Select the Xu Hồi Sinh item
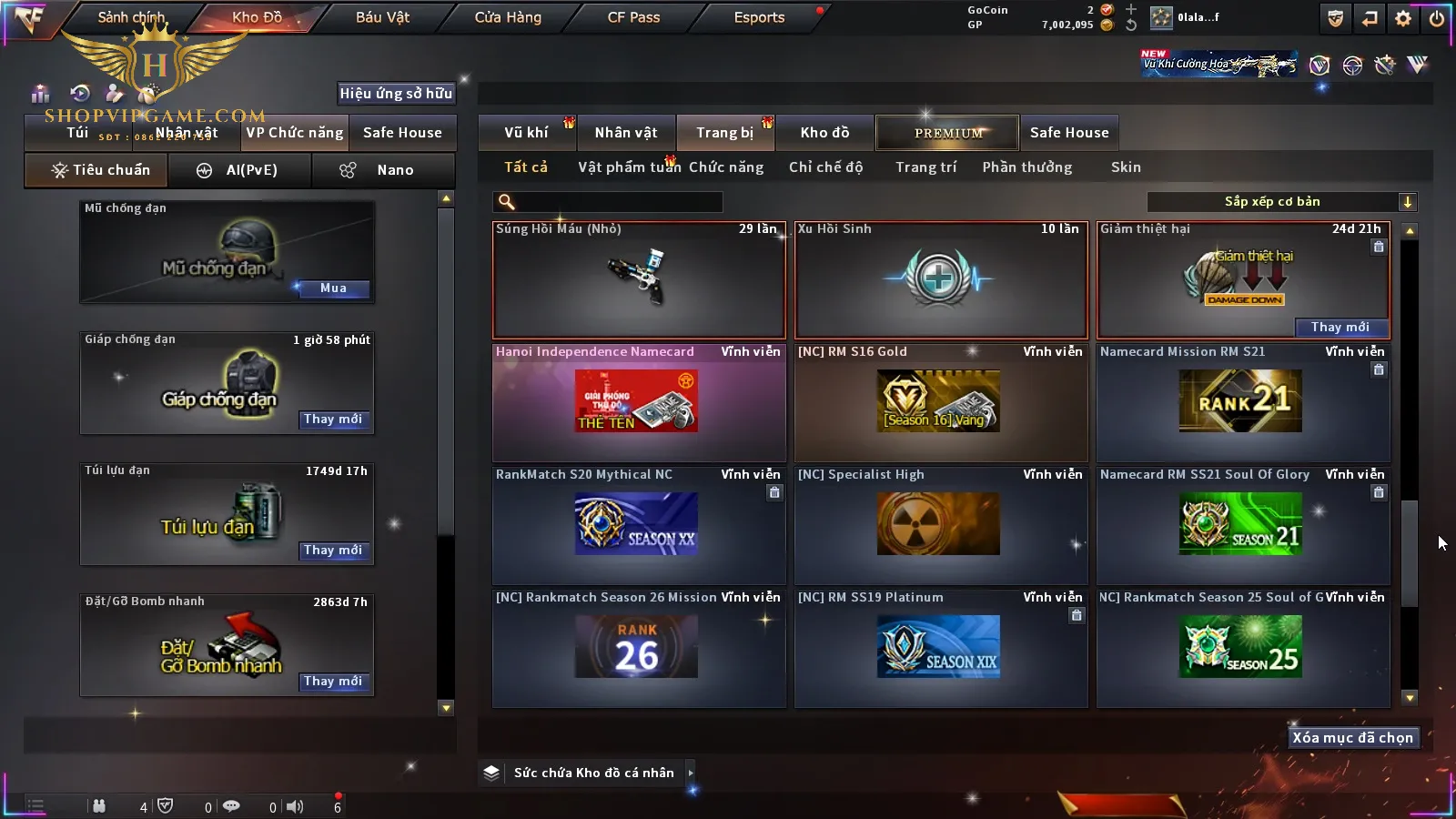The image size is (1456, 819). [x=940, y=280]
